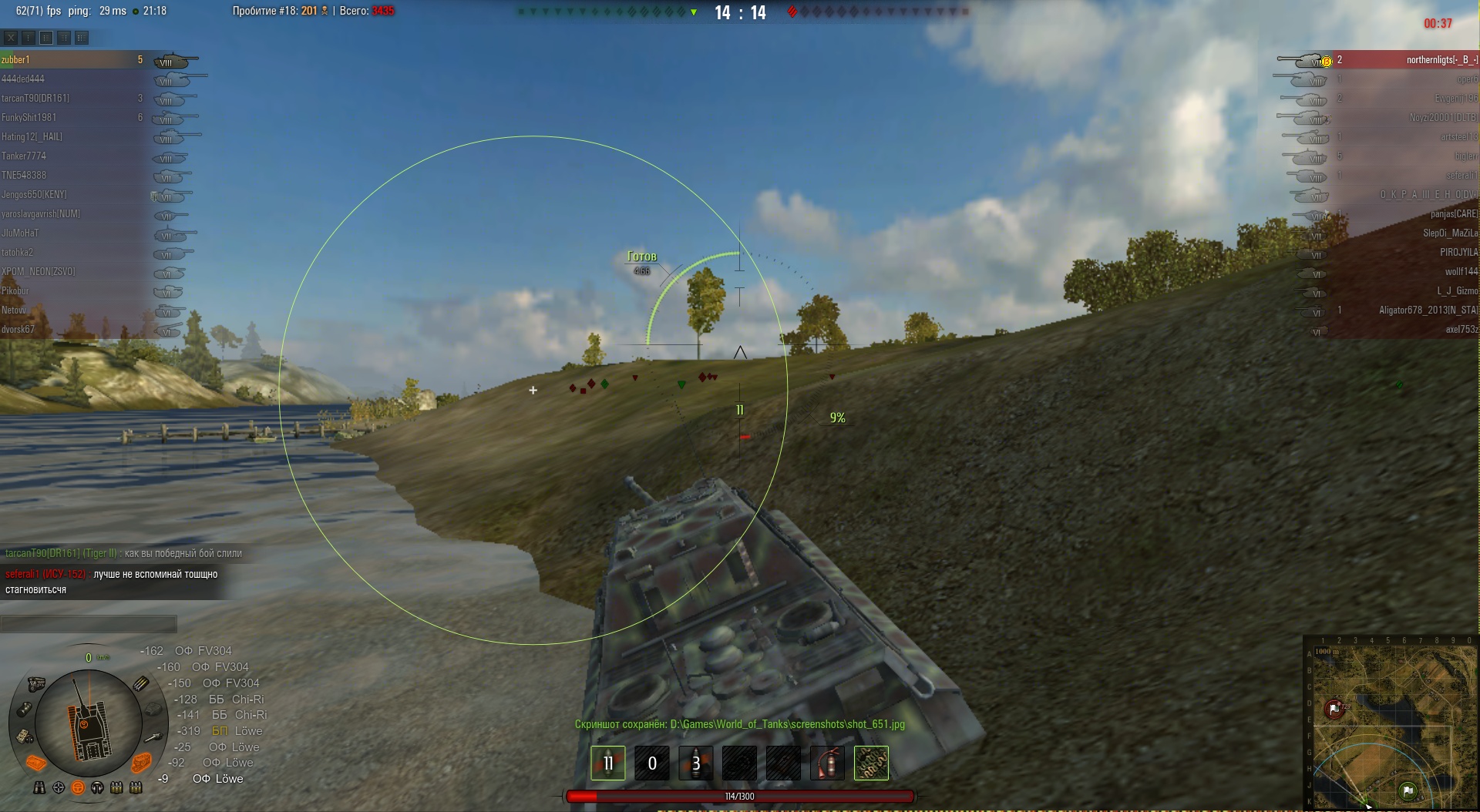The height and width of the screenshot is (812, 1480).
Task: Use the fire extinguisher consumable
Action: click(827, 763)
